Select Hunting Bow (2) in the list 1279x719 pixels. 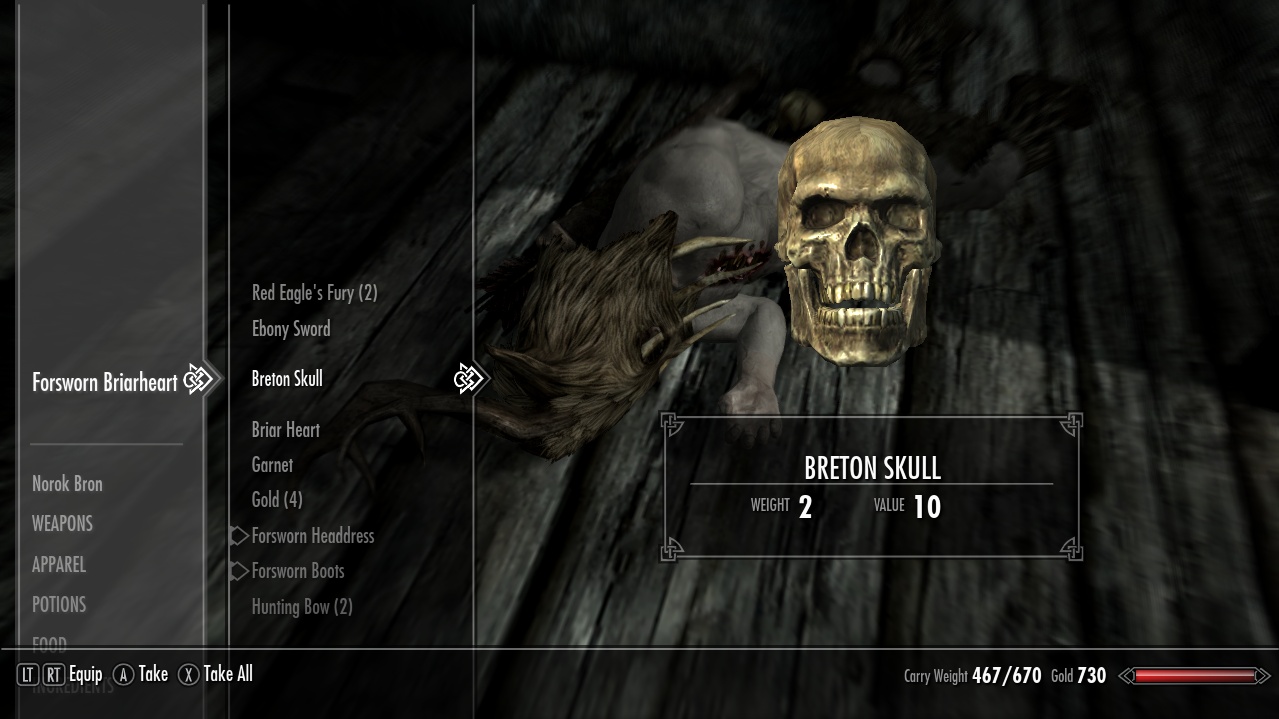(x=302, y=607)
